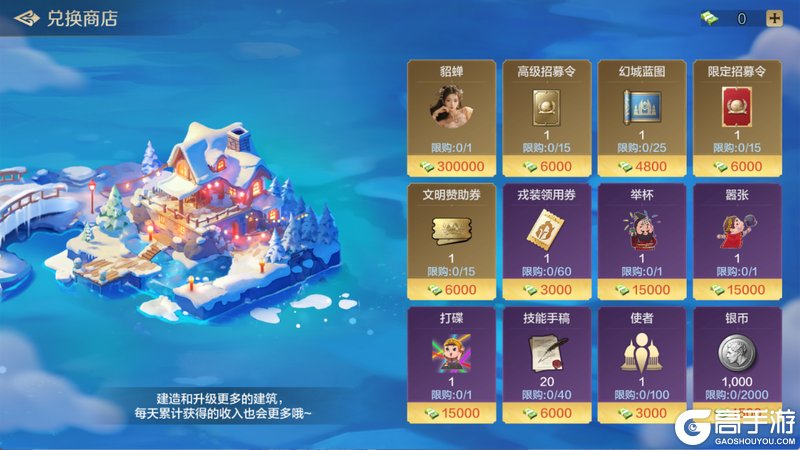Pick the 银币 silver coin item
This screenshot has width=800, height=450.
pyautogui.click(x=736, y=355)
